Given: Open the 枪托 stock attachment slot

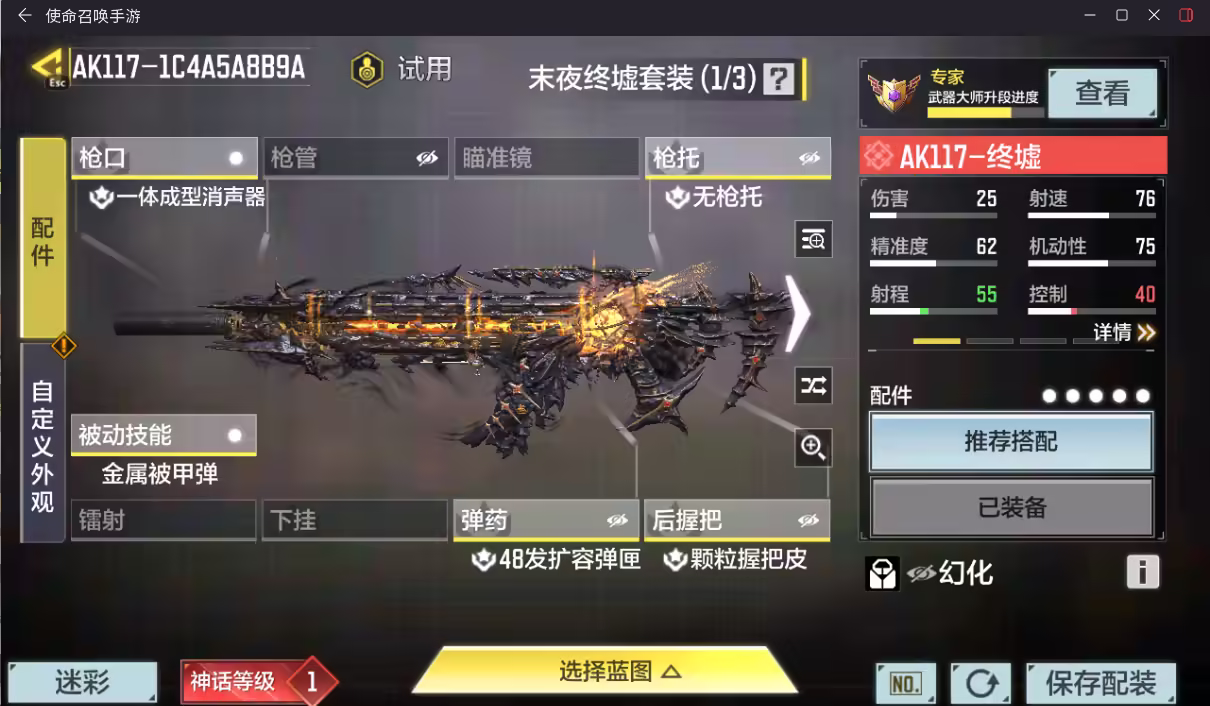Looking at the screenshot, I should (737, 158).
